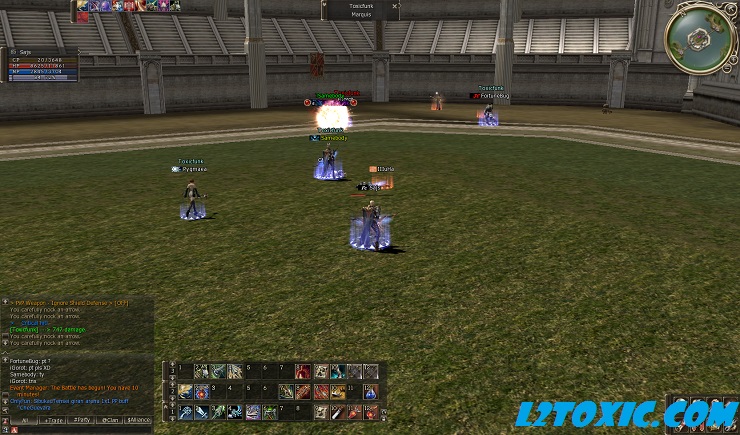Select the Toxicfunk Marquis target frame
This screenshot has height=435, width=740.
(360, 10)
